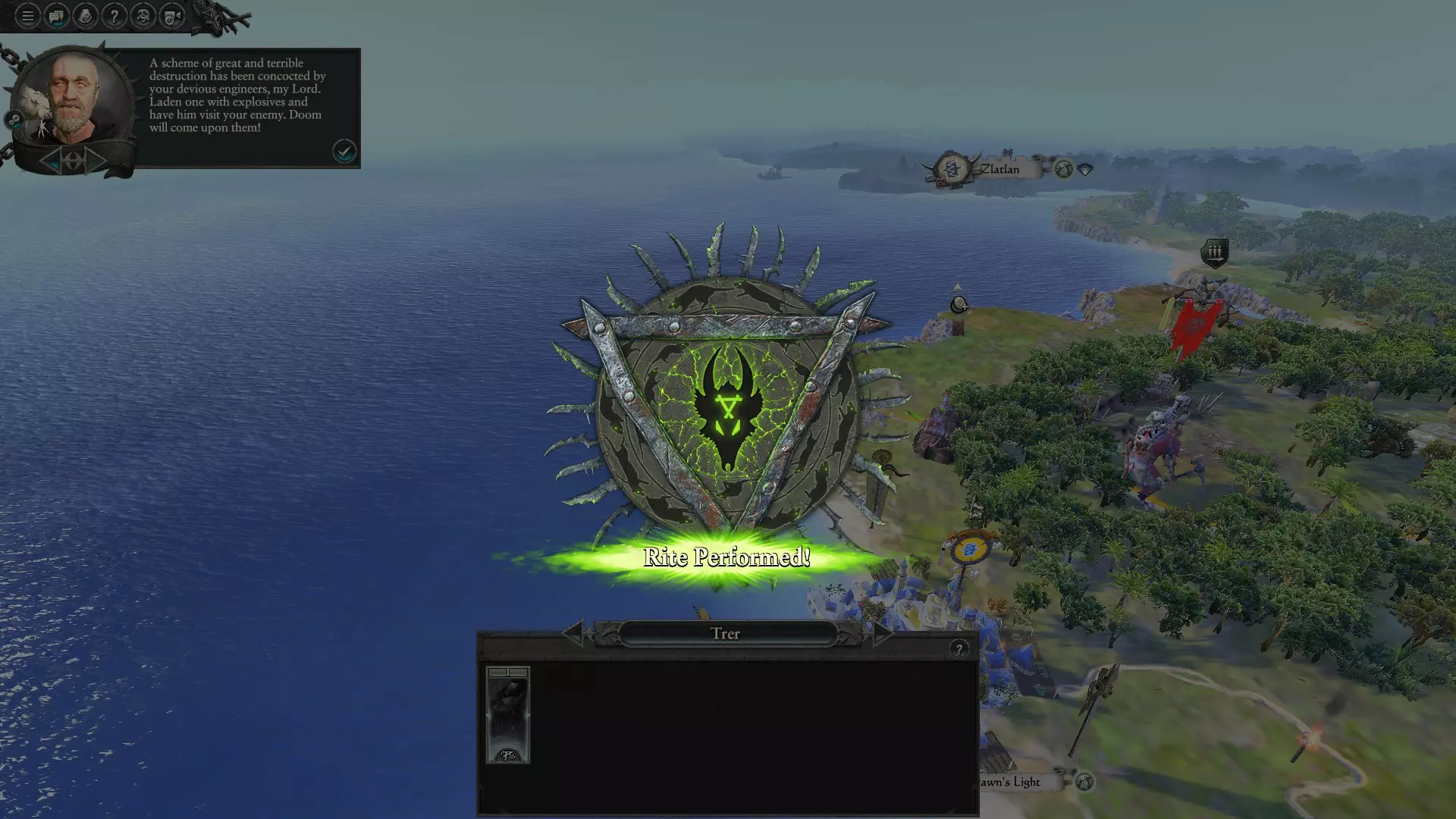
Task: Select the Zlatlan settlement label
Action: tap(999, 169)
